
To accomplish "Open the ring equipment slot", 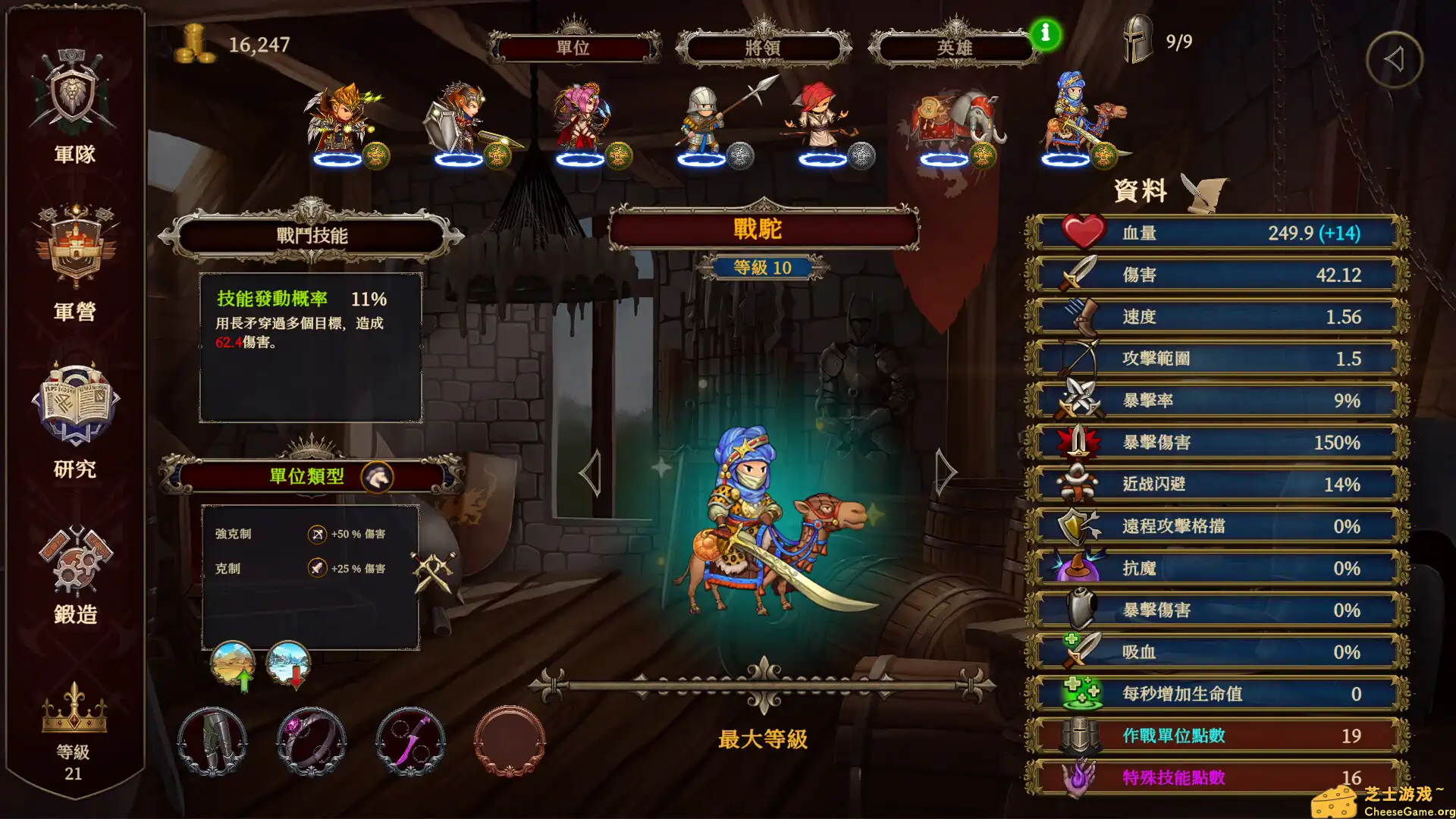I will [x=311, y=741].
